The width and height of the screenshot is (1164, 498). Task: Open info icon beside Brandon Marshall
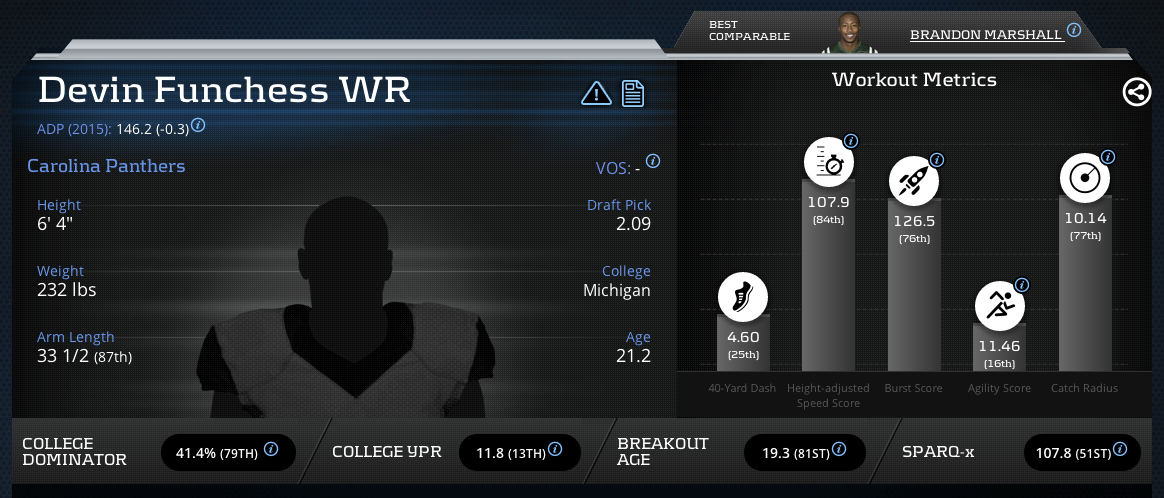point(1074,30)
